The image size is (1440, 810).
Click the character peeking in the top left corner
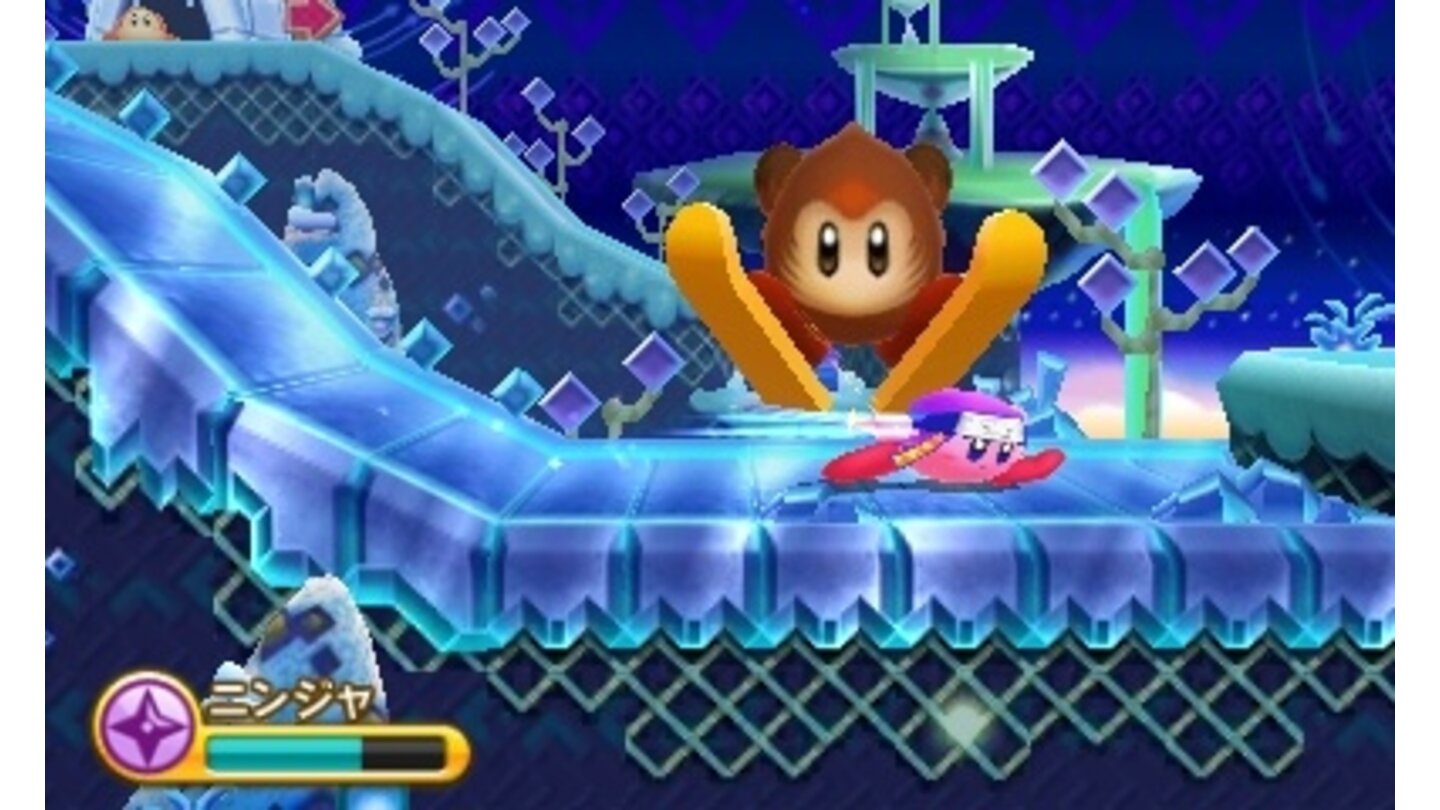[138, 22]
